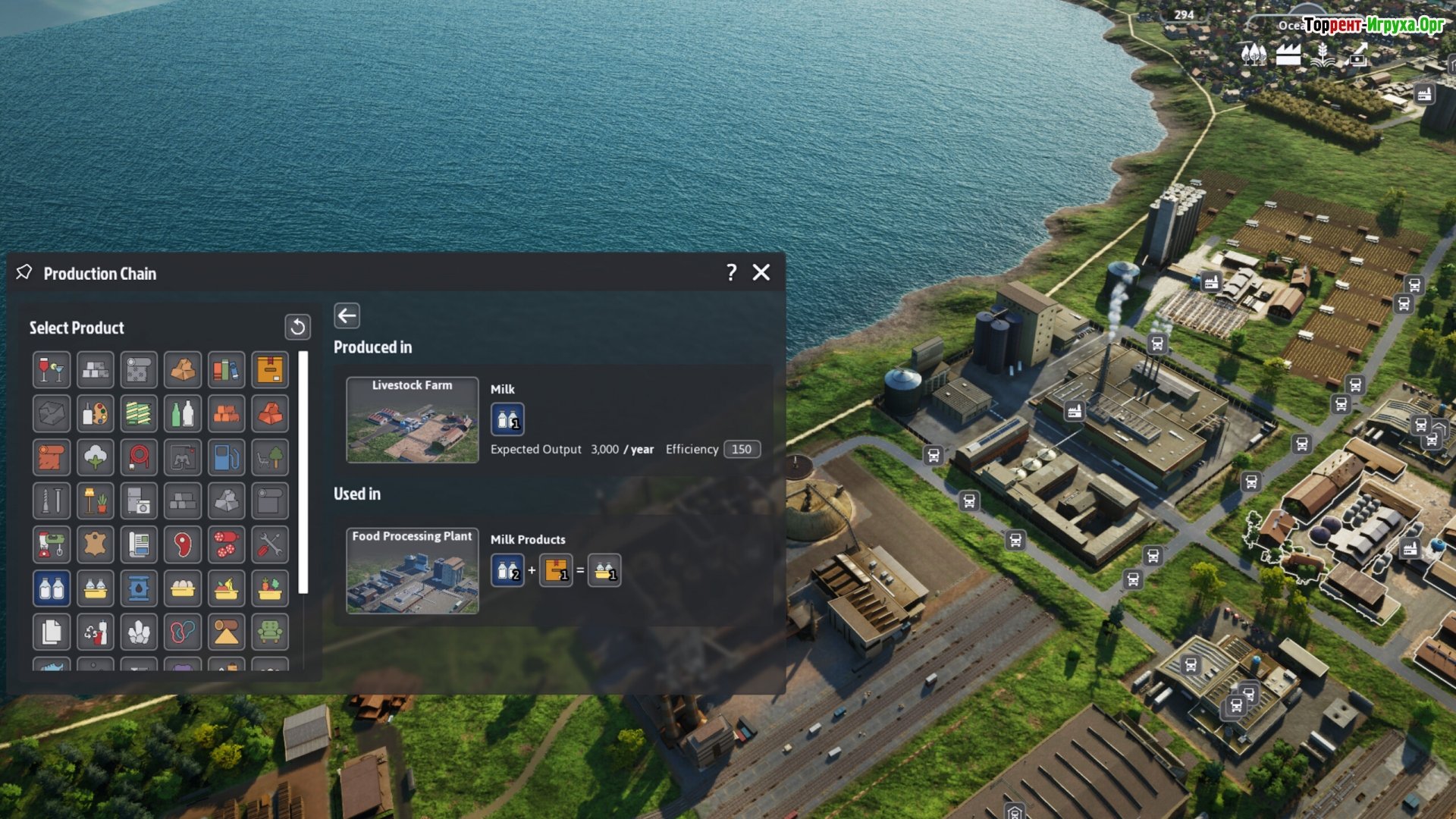
Task: Select the wrench and screwdriver tools product
Action: [270, 544]
